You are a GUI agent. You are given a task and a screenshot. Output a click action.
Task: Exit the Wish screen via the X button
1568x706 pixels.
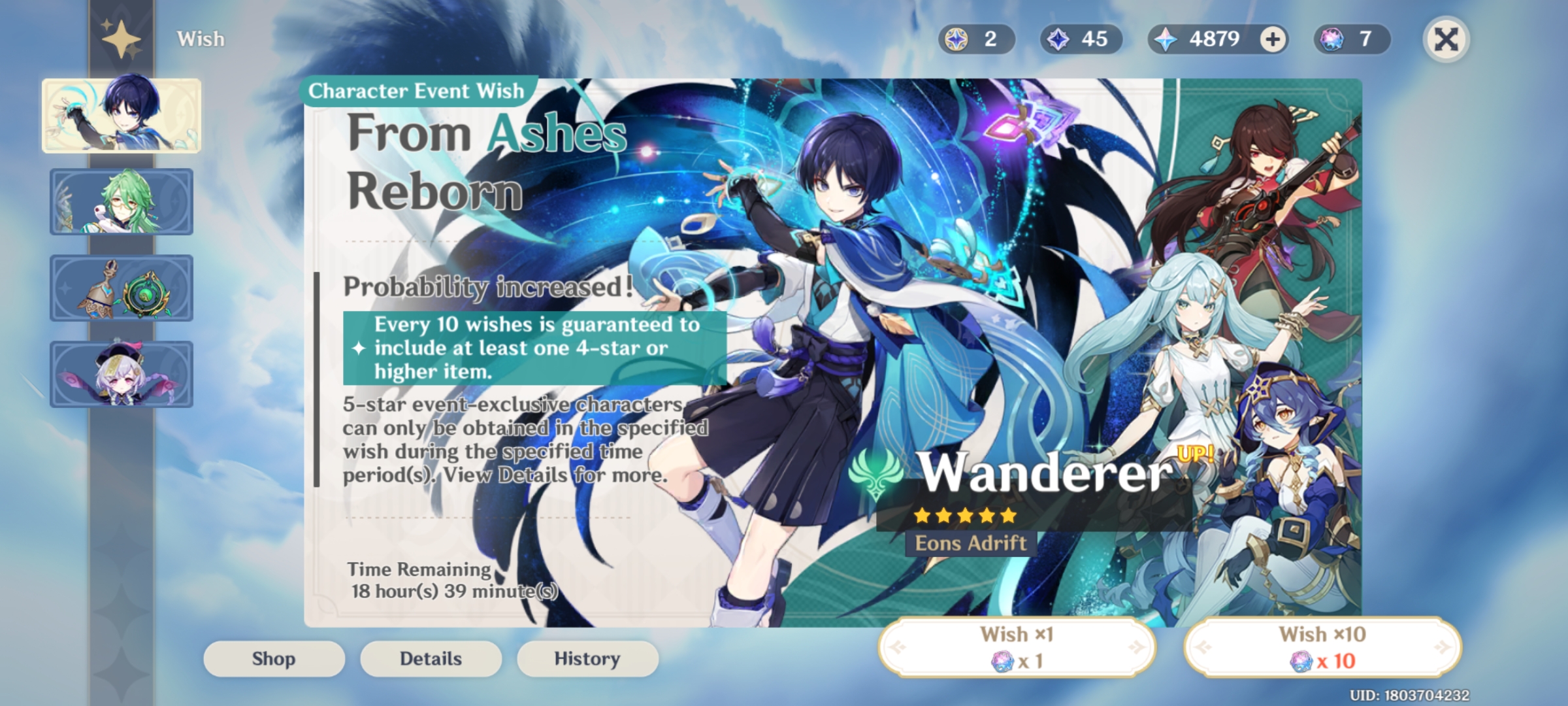[1446, 39]
